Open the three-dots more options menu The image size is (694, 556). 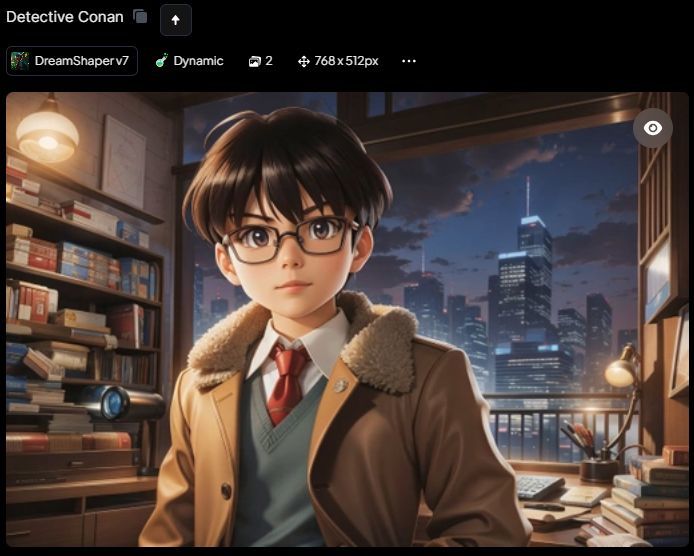408,61
